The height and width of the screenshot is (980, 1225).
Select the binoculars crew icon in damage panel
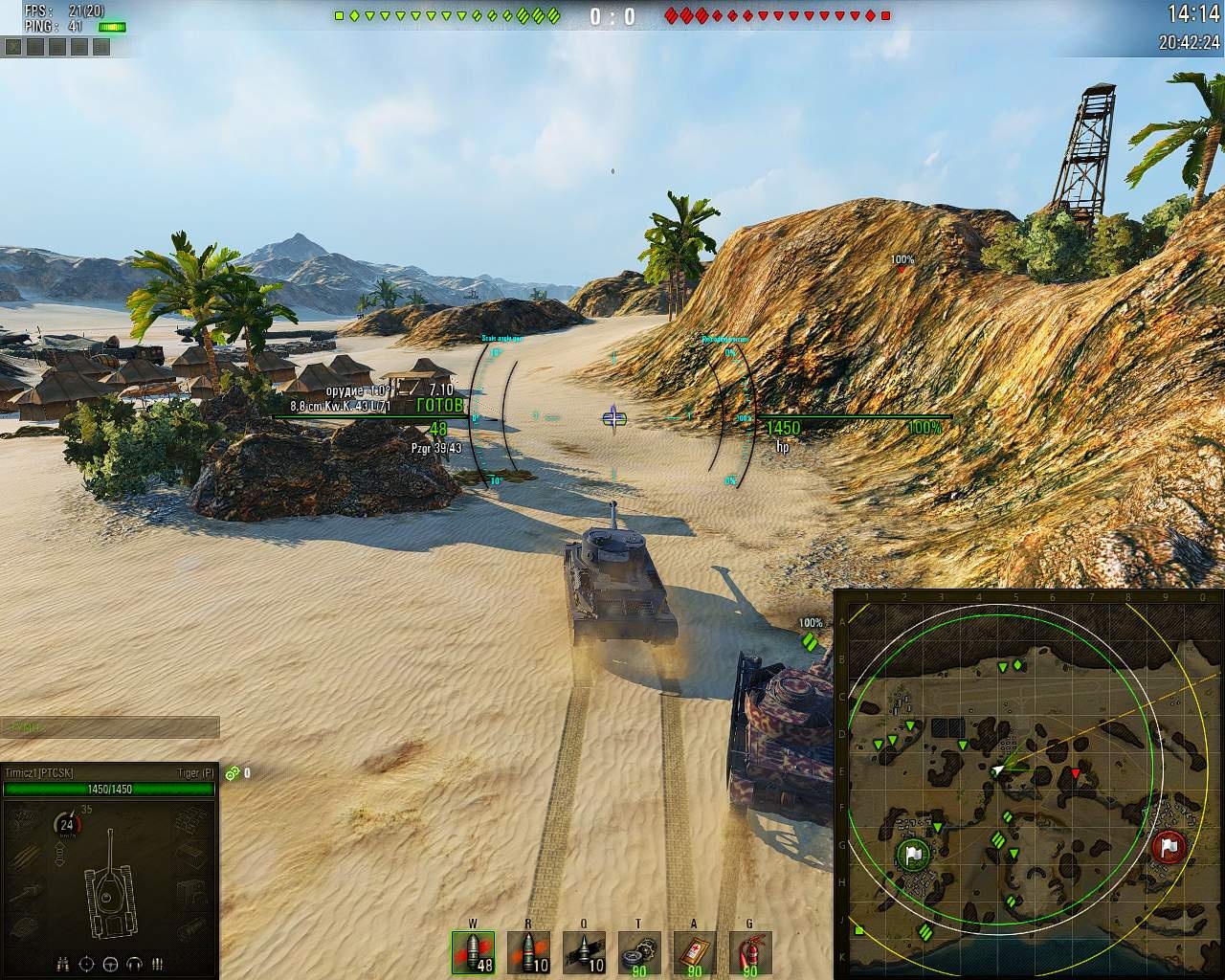[x=64, y=964]
